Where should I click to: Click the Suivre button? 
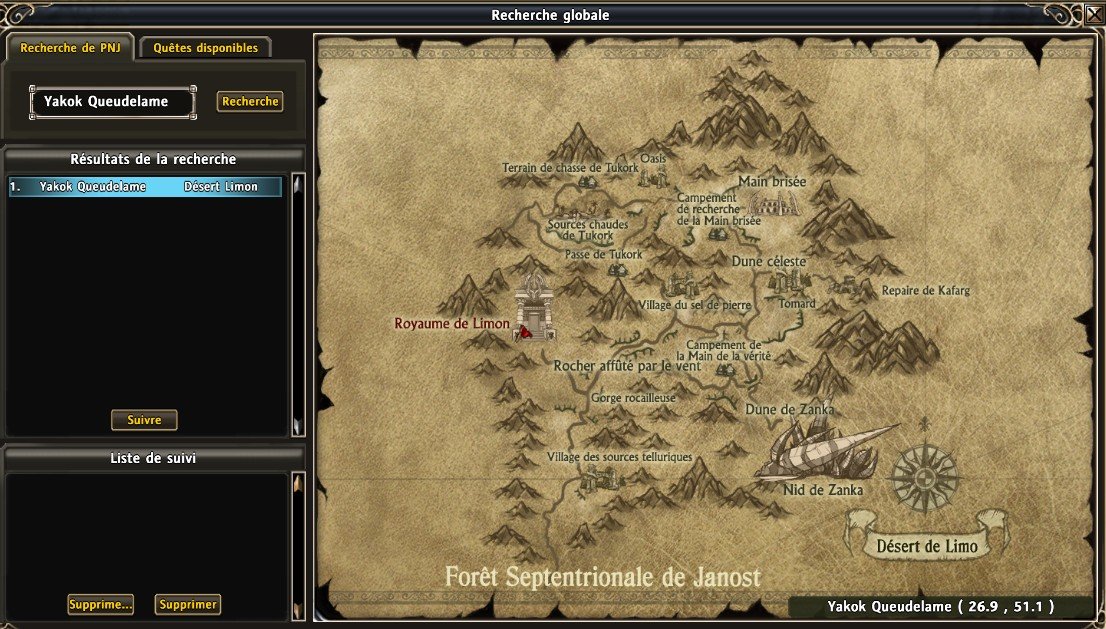(x=144, y=420)
